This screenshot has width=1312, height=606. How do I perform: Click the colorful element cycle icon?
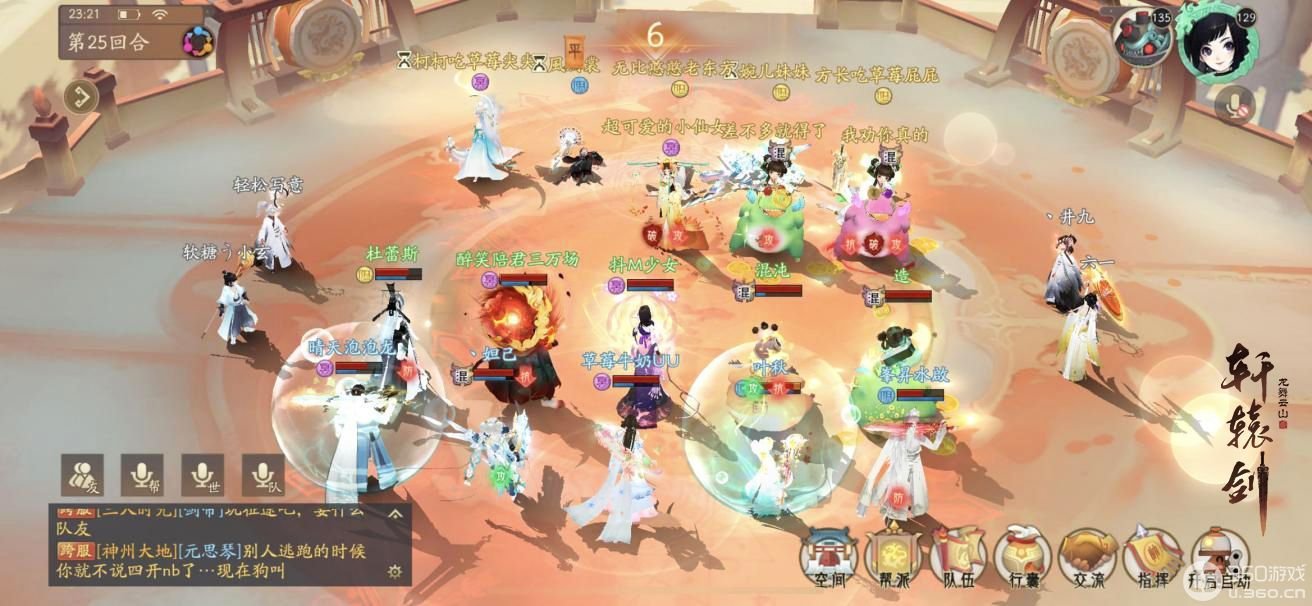click(197, 42)
